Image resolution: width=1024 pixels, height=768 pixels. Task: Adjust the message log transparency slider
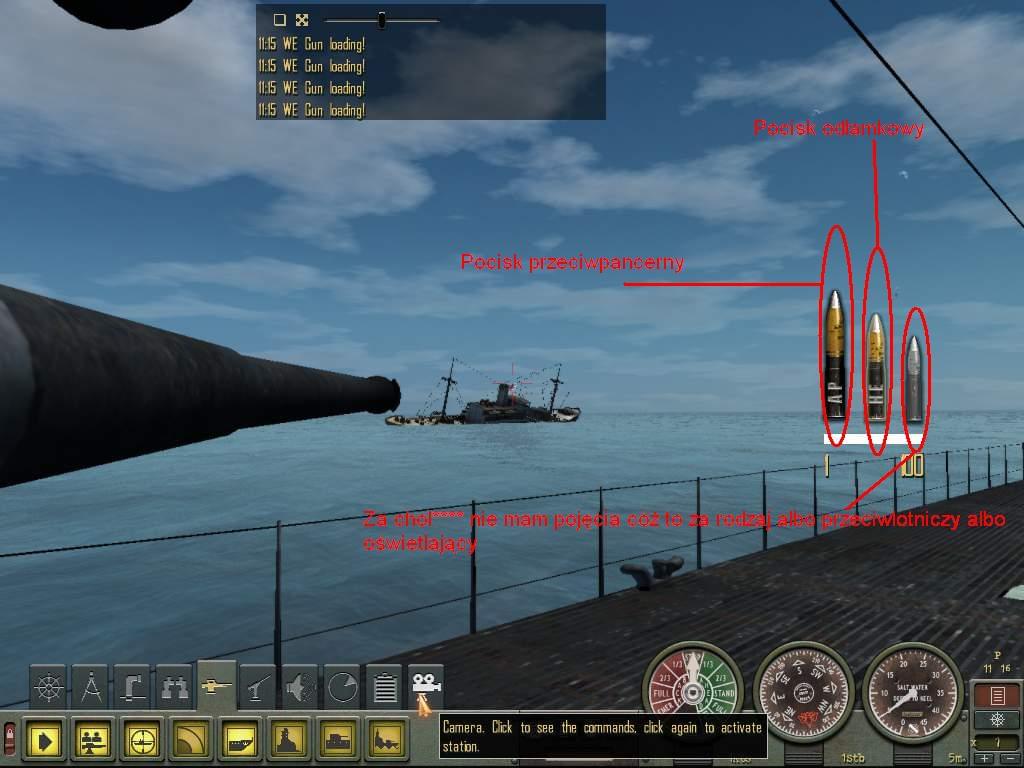[381, 20]
